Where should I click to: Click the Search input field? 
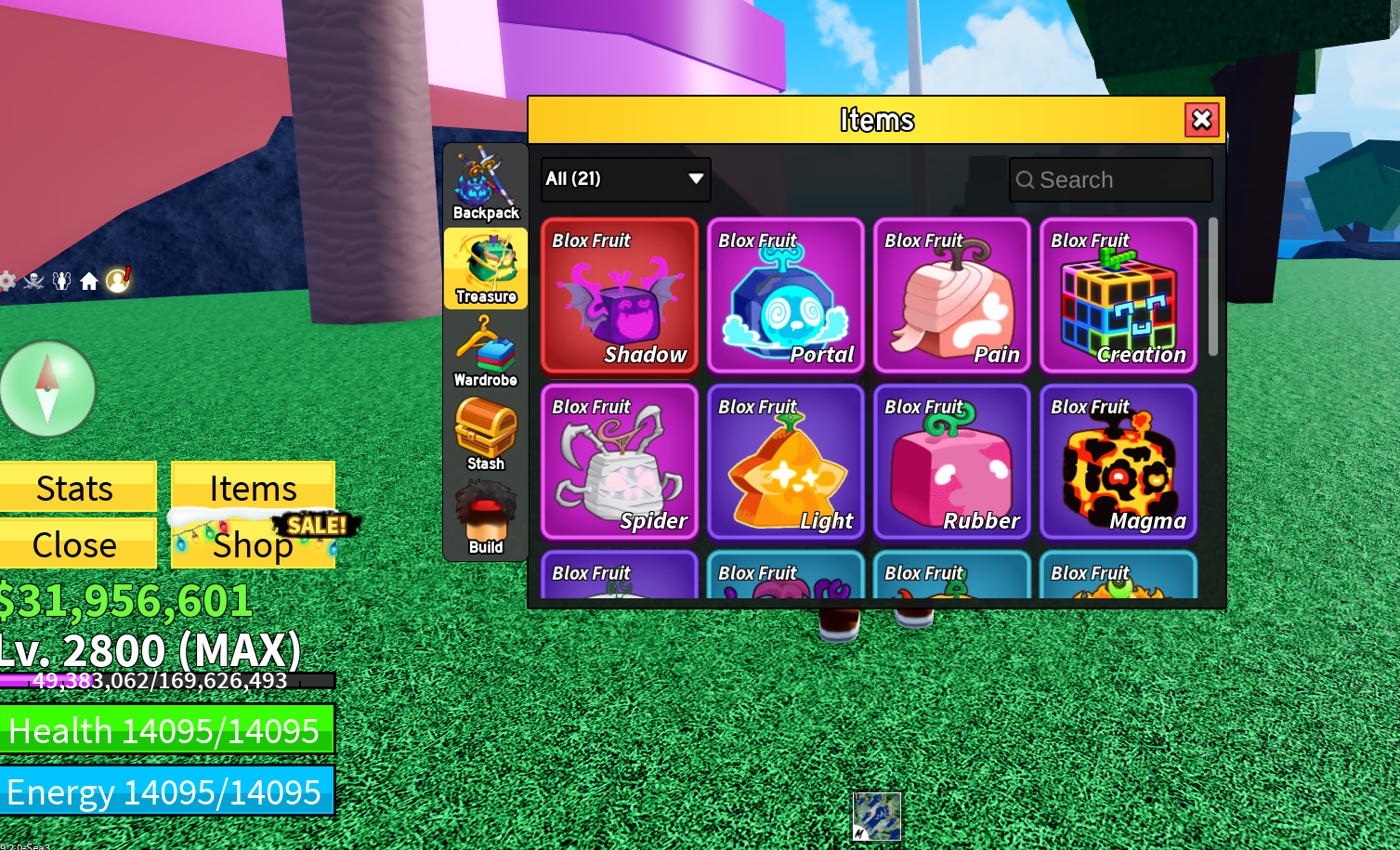[x=1111, y=179]
